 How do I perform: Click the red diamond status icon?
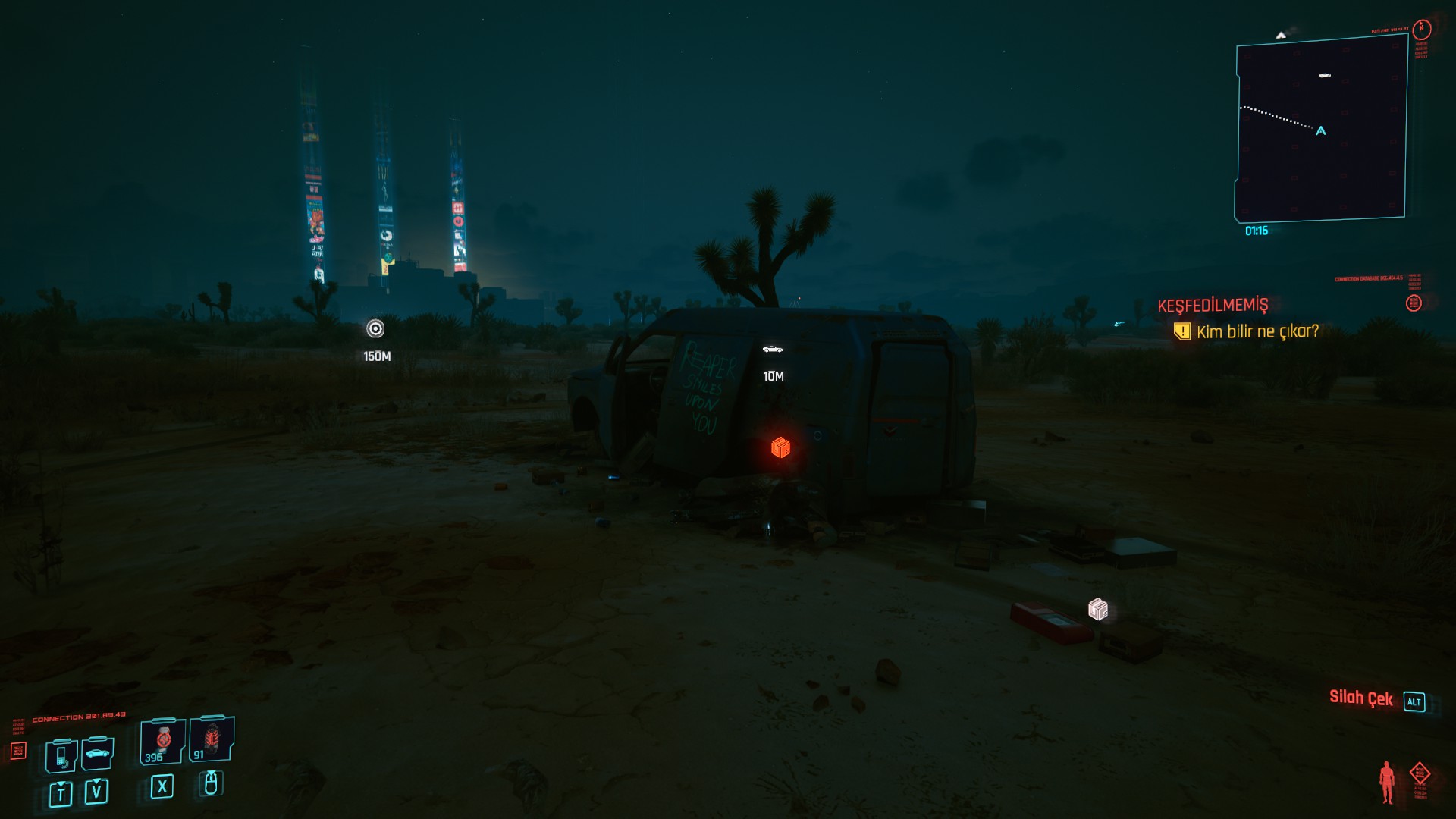click(1420, 774)
